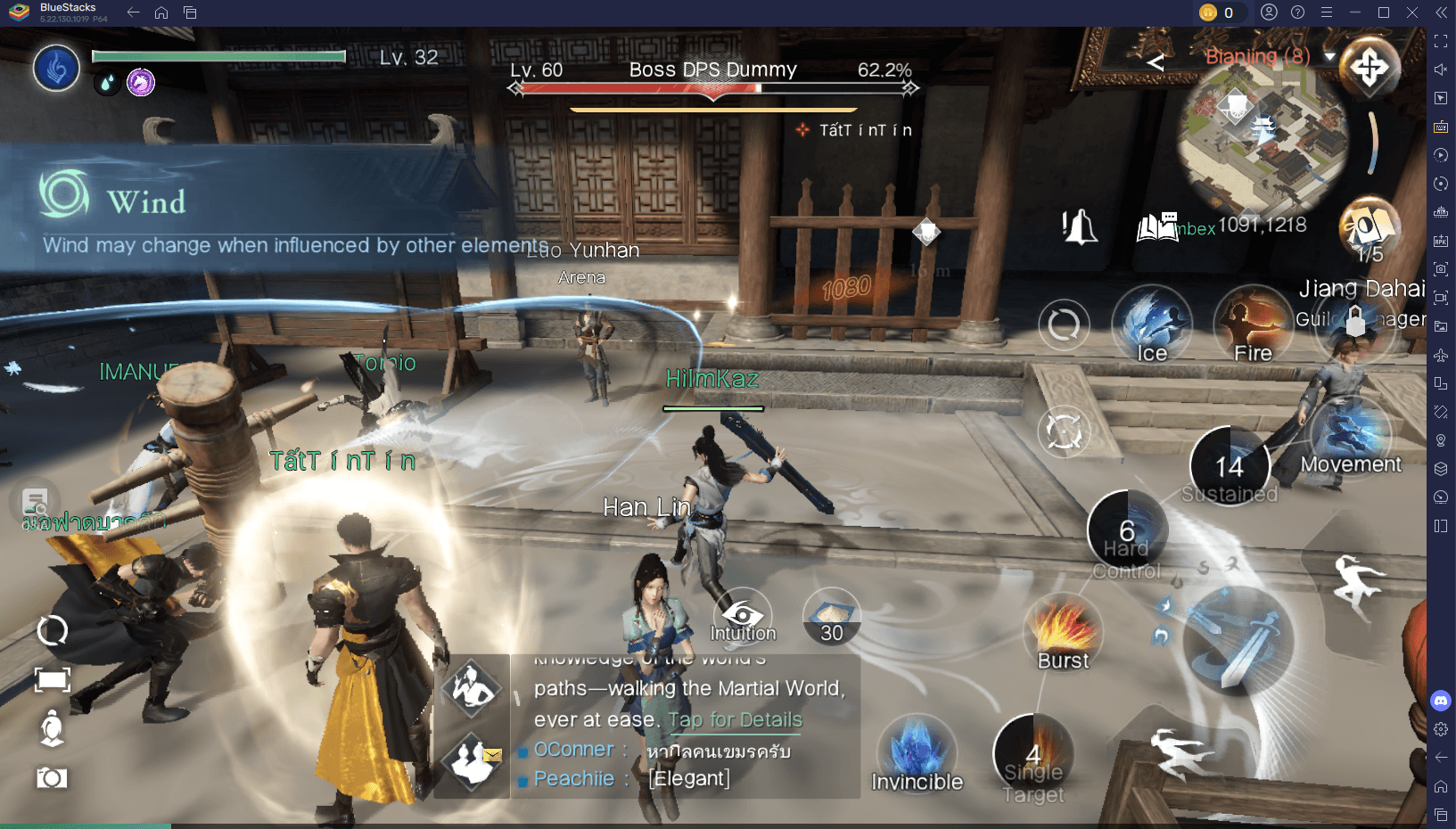Take a screenshot with the camera icon
Viewport: 1456px width, 829px height.
tap(51, 777)
